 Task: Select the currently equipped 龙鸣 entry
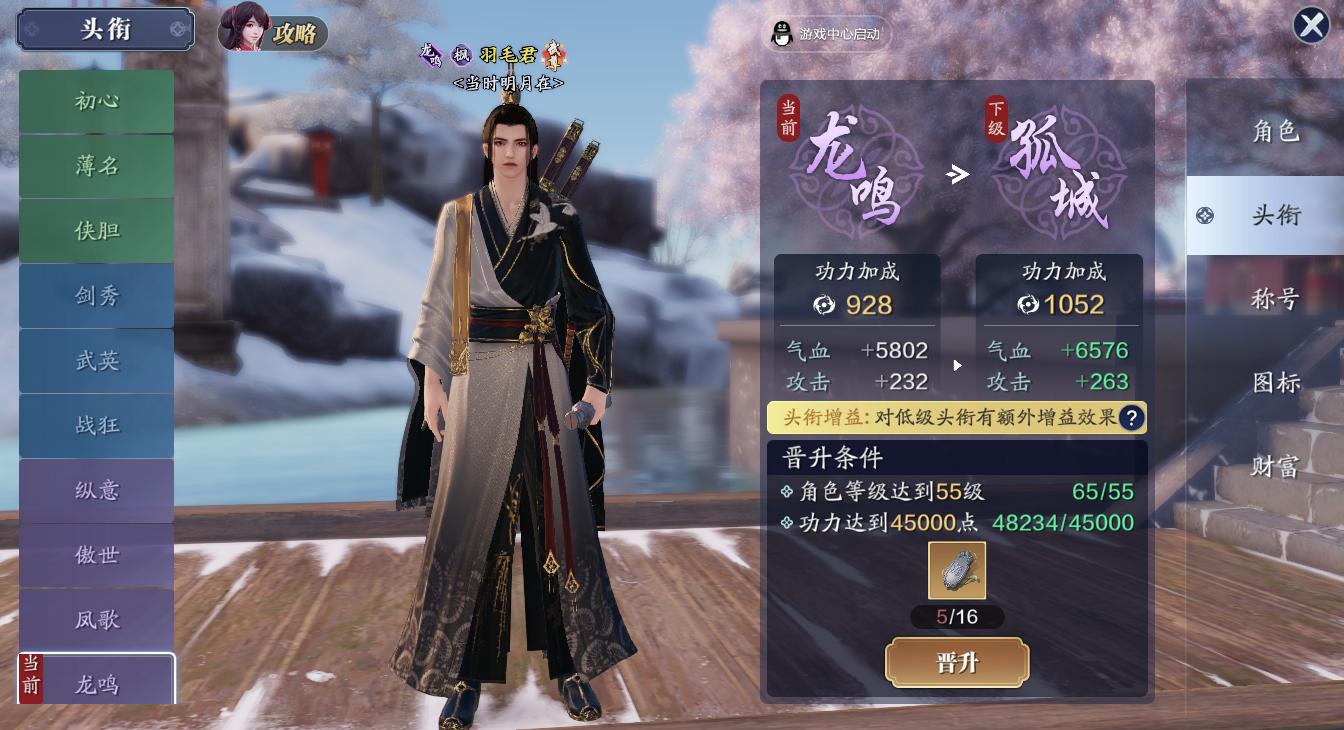96,684
